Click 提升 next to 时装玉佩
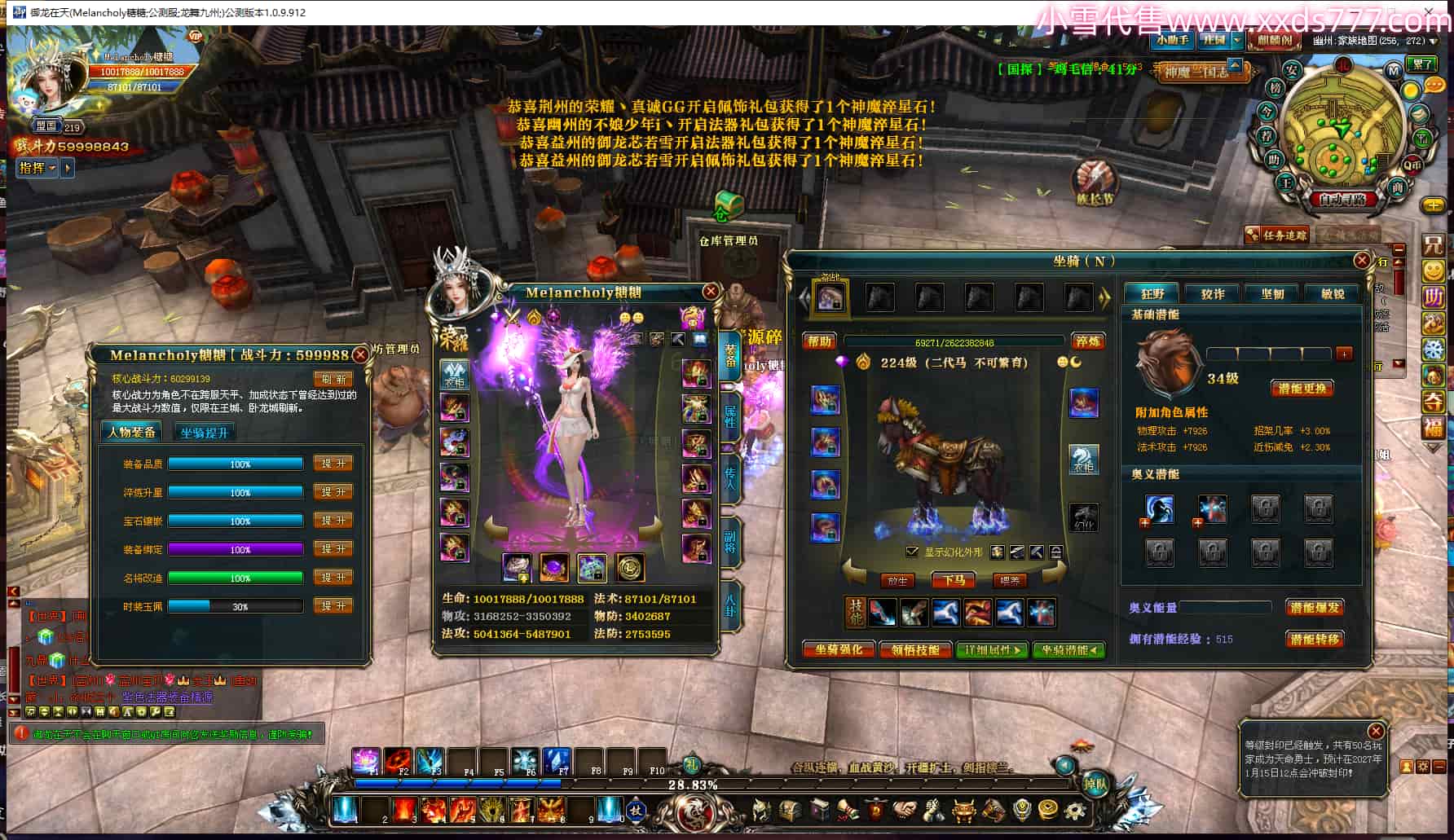This screenshot has height=840, width=1454. coord(333,606)
